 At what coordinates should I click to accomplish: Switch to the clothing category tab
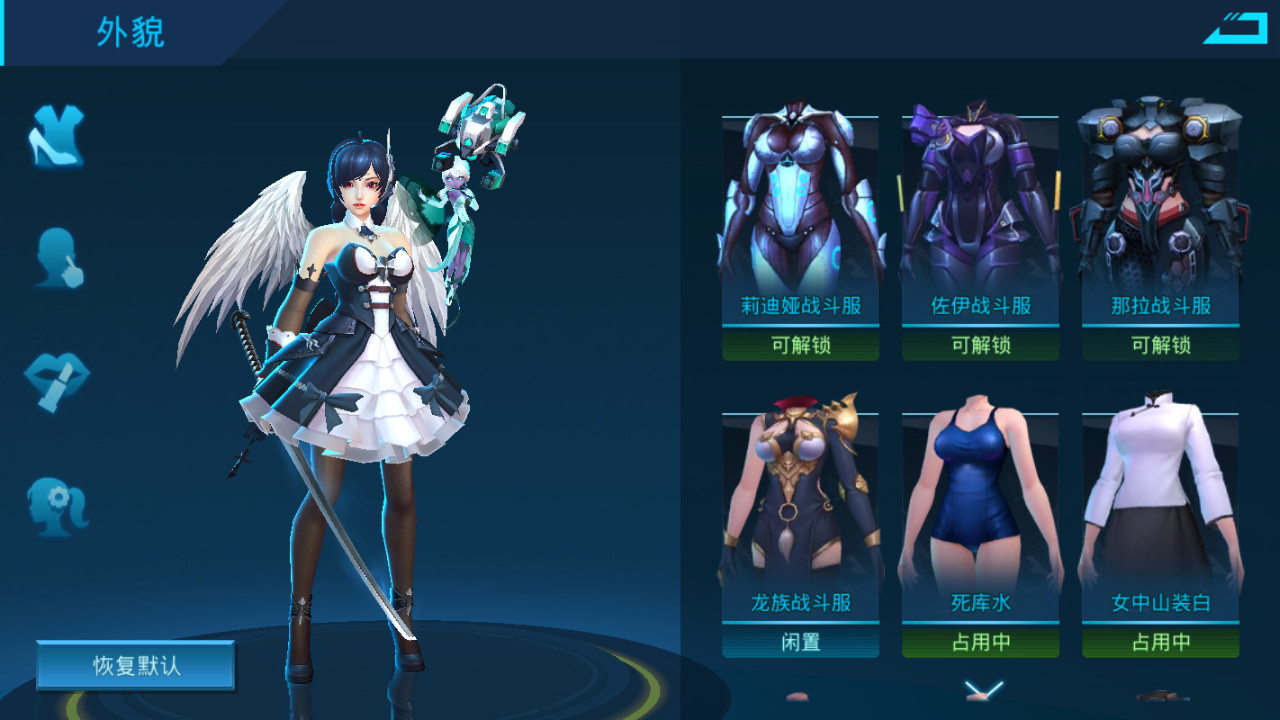pyautogui.click(x=56, y=137)
